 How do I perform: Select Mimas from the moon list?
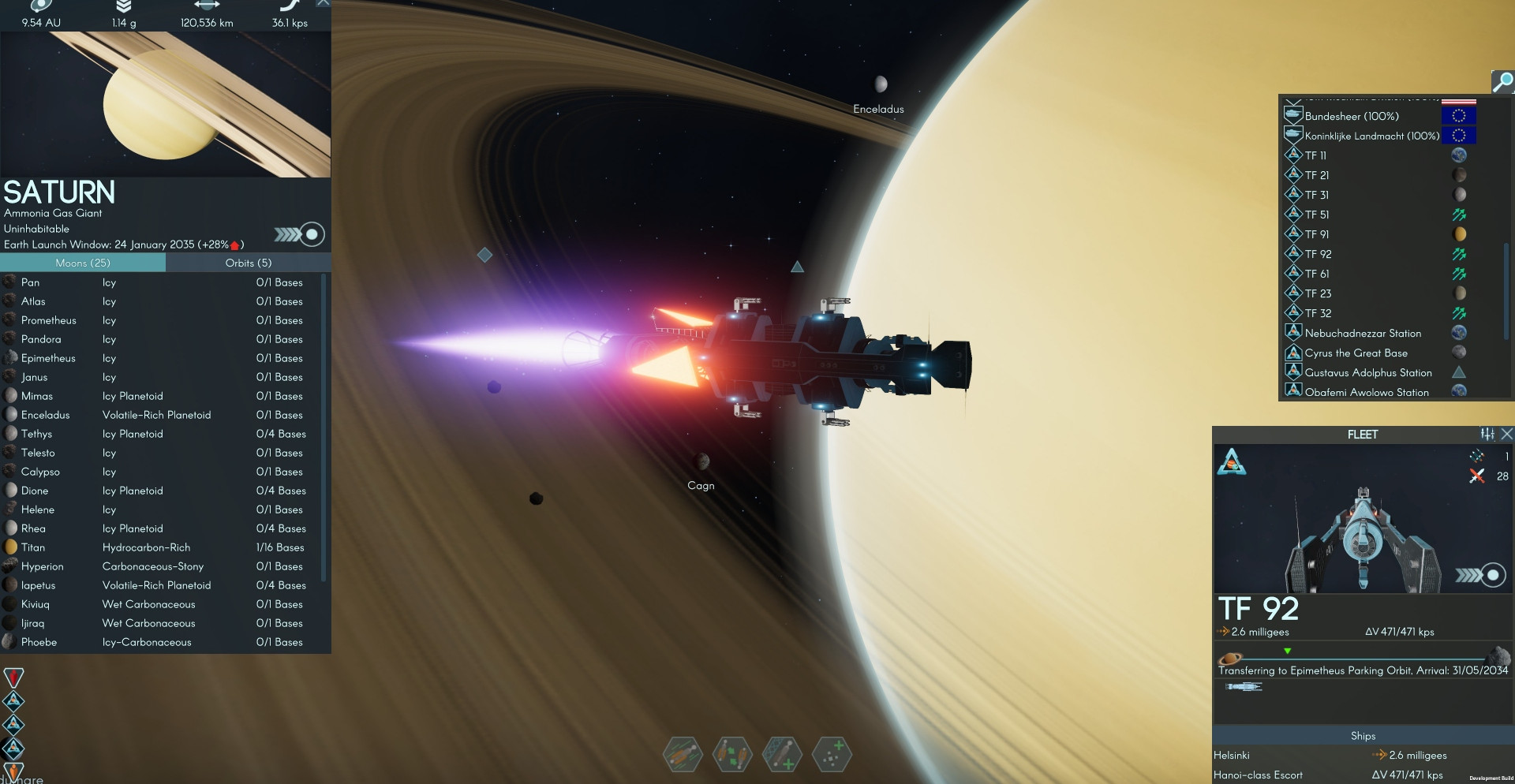tap(37, 396)
